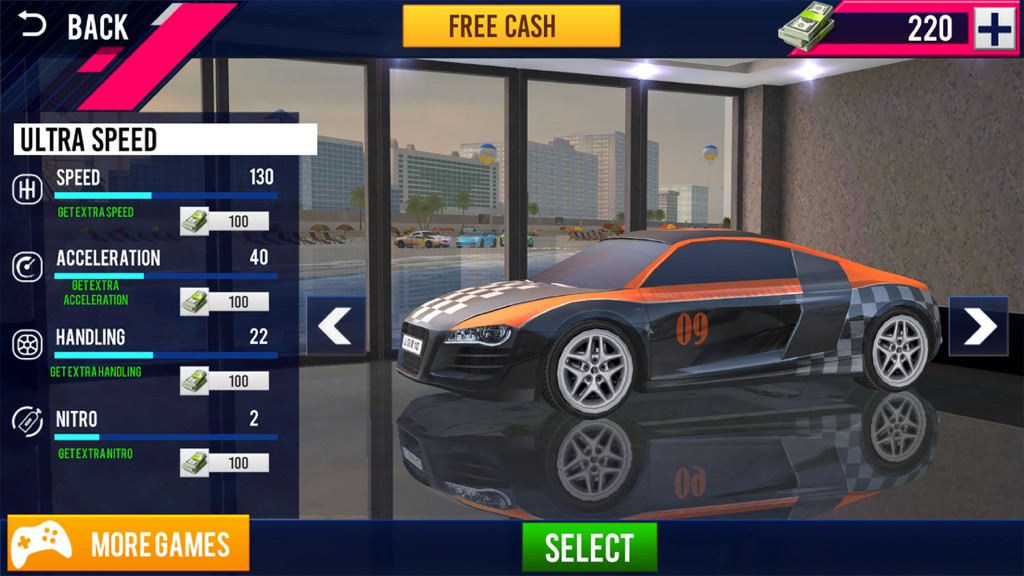Open the More Games page
Image resolution: width=1024 pixels, height=576 pixels.
click(x=129, y=544)
